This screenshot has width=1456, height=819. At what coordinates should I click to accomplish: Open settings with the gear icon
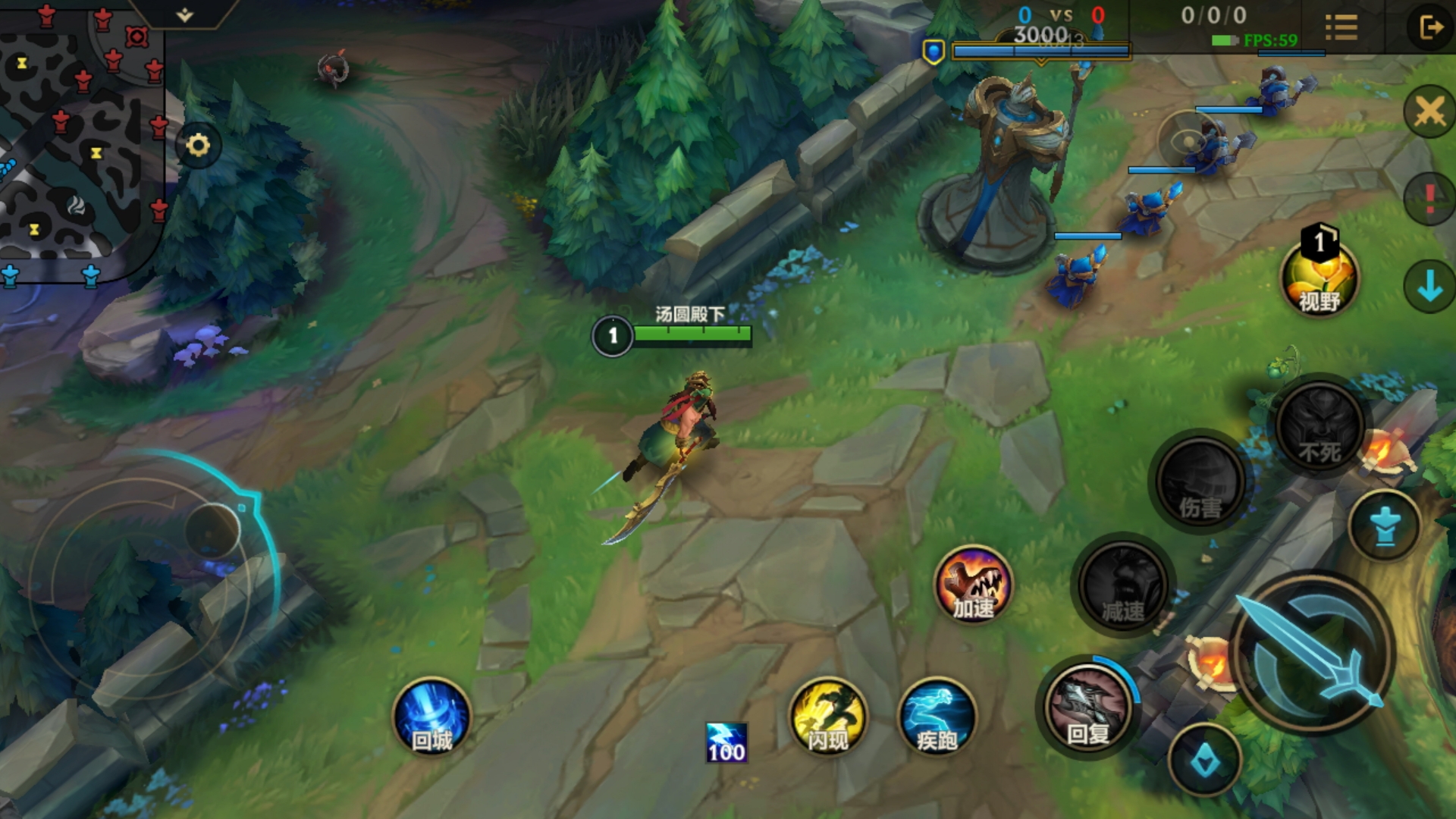point(198,145)
